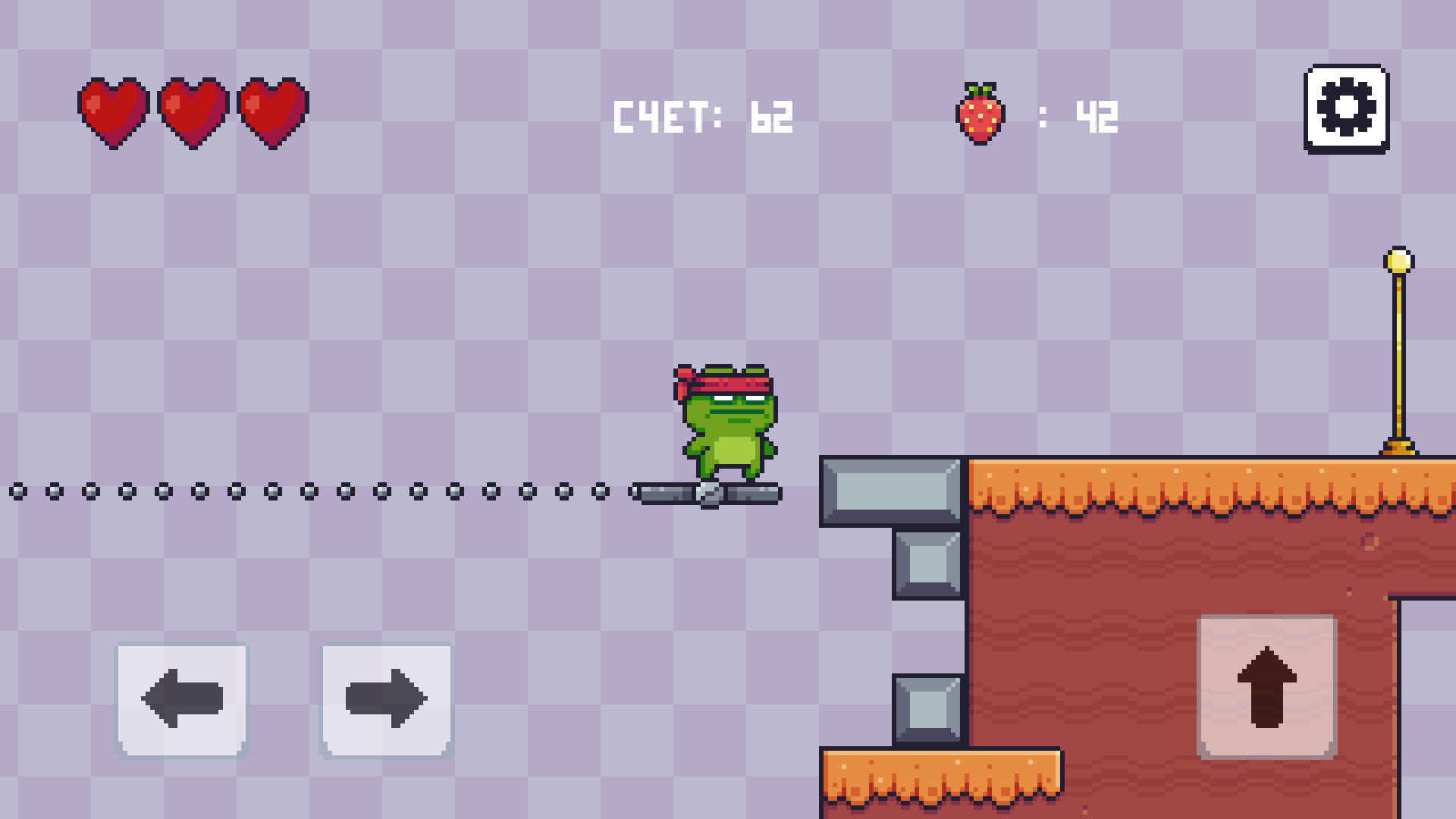Image resolution: width=1456 pixels, height=819 pixels.
Task: Click the strawberry counter icon
Action: 979,113
